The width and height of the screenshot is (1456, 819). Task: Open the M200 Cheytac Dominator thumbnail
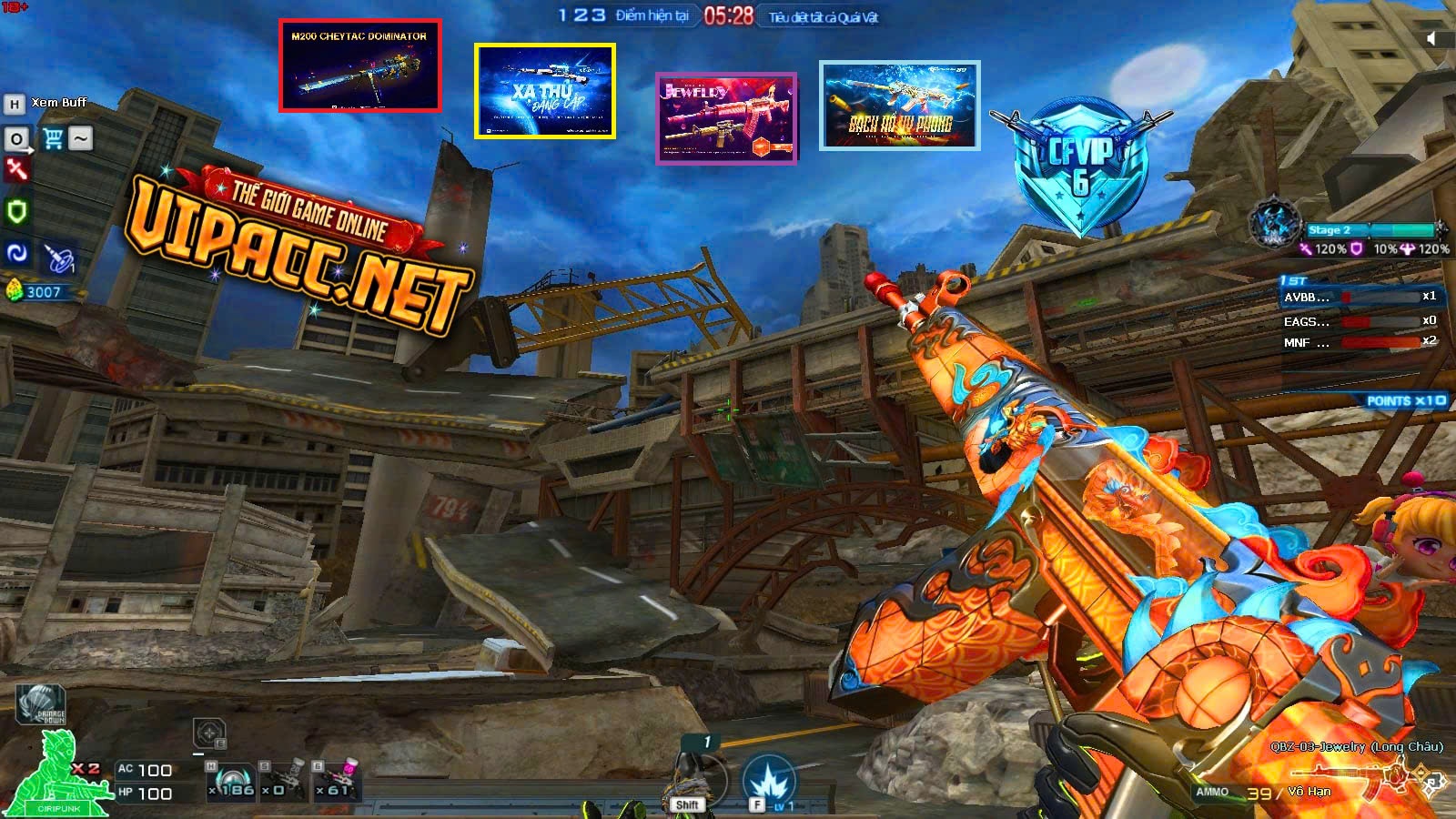(359, 66)
